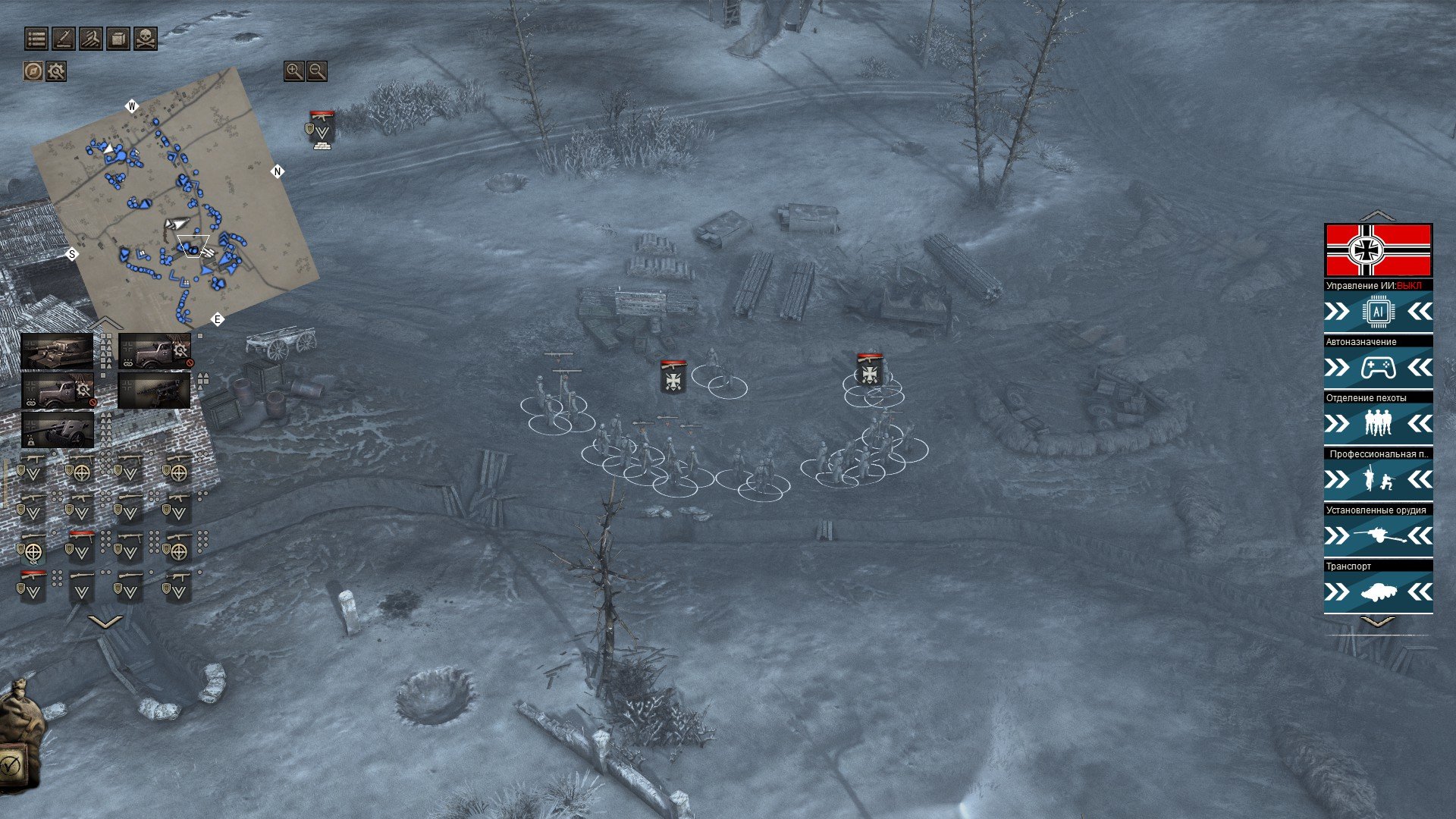Open the Транспорт vehicle category
Screen dimensions: 1456x819
point(1378,591)
